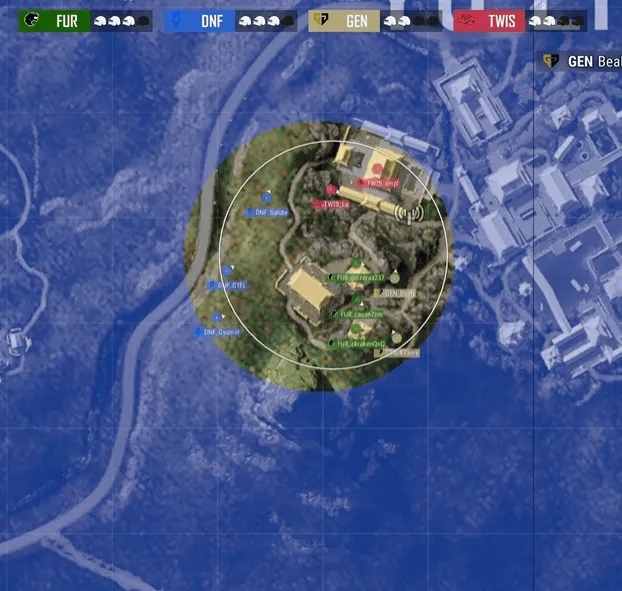Click the DNF_Gyumin player label

point(221,332)
